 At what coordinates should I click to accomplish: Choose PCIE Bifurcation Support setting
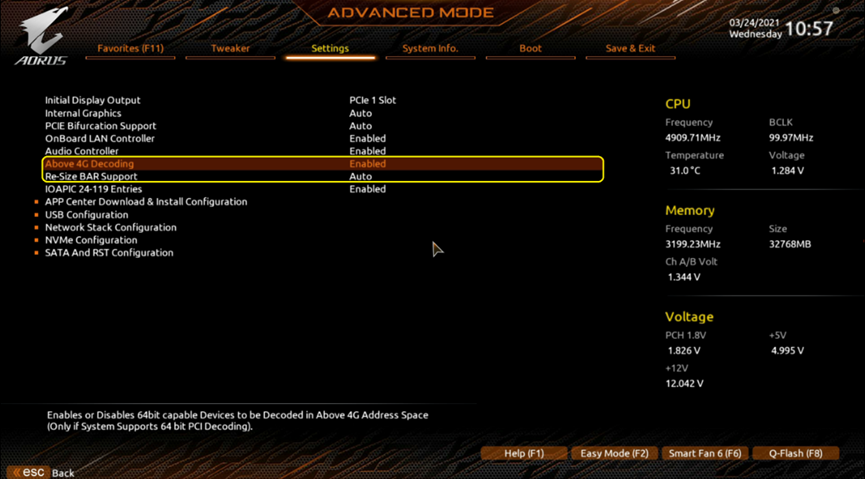[100, 126]
